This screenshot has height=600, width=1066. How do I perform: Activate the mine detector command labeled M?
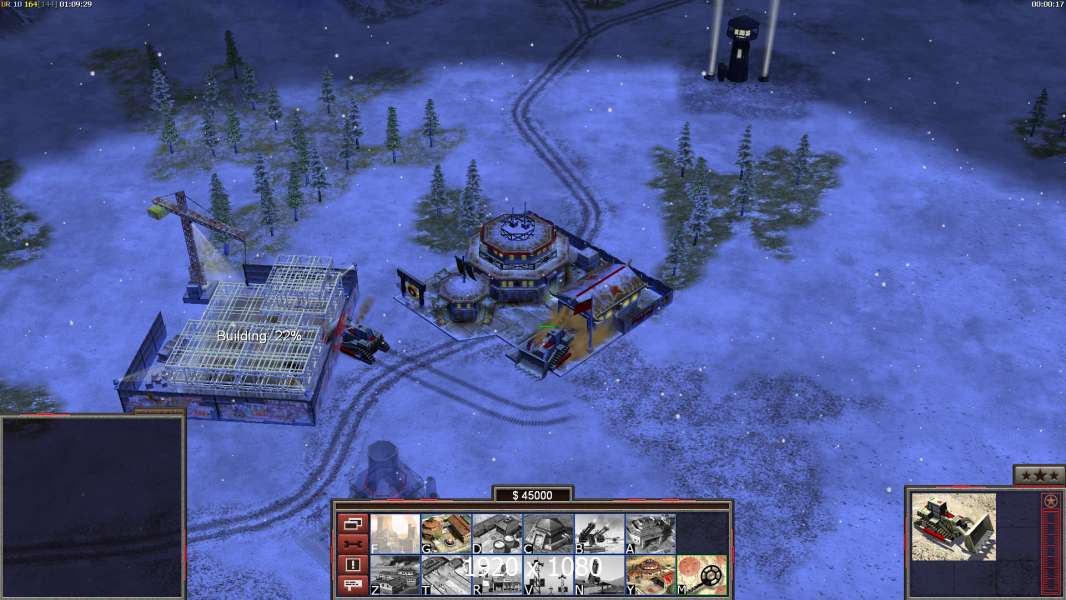click(x=701, y=575)
